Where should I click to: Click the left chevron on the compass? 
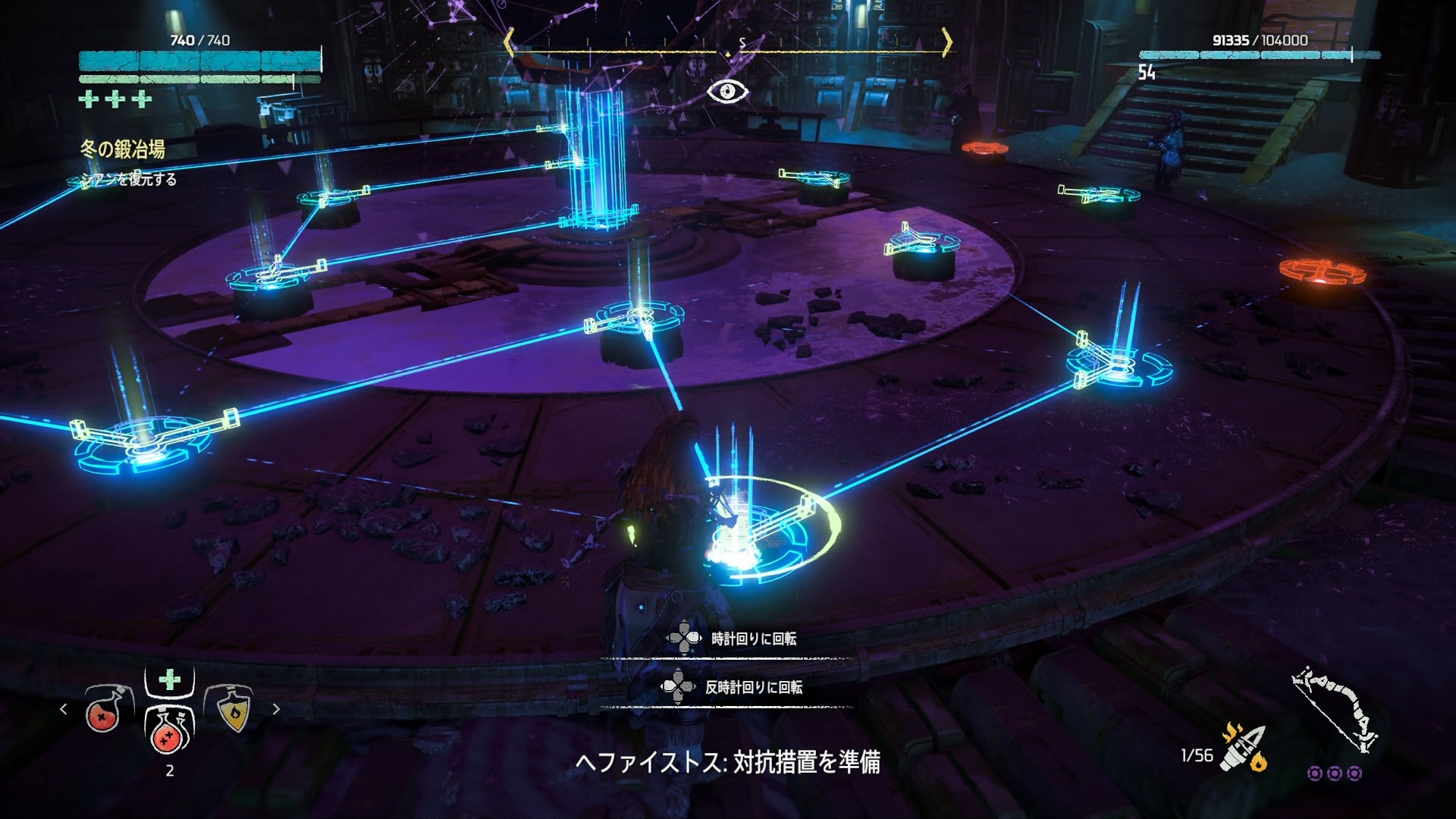pos(510,44)
